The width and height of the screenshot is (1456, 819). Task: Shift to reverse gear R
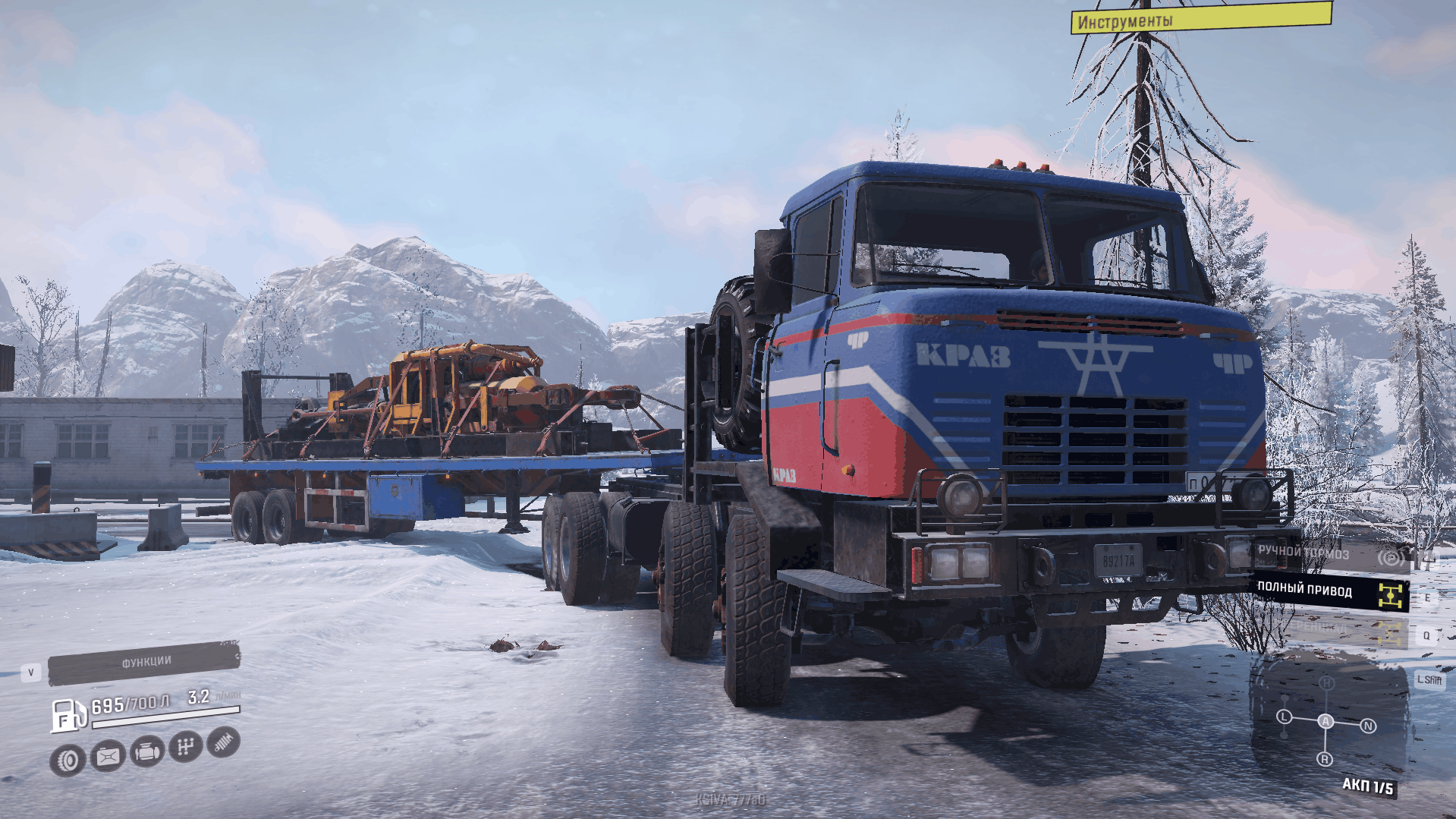coord(1325,759)
